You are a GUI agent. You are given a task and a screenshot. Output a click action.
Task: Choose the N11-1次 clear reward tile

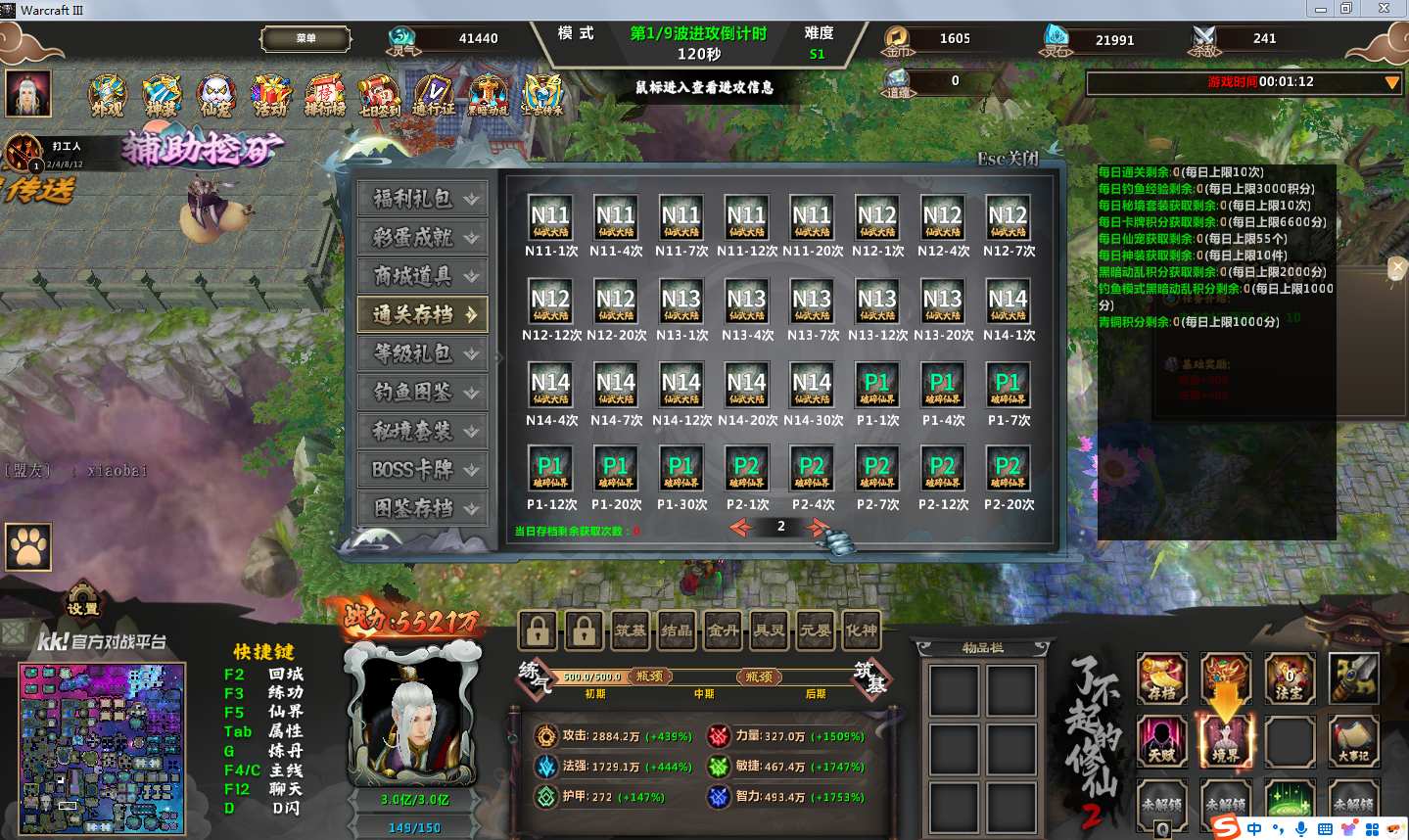coord(550,219)
